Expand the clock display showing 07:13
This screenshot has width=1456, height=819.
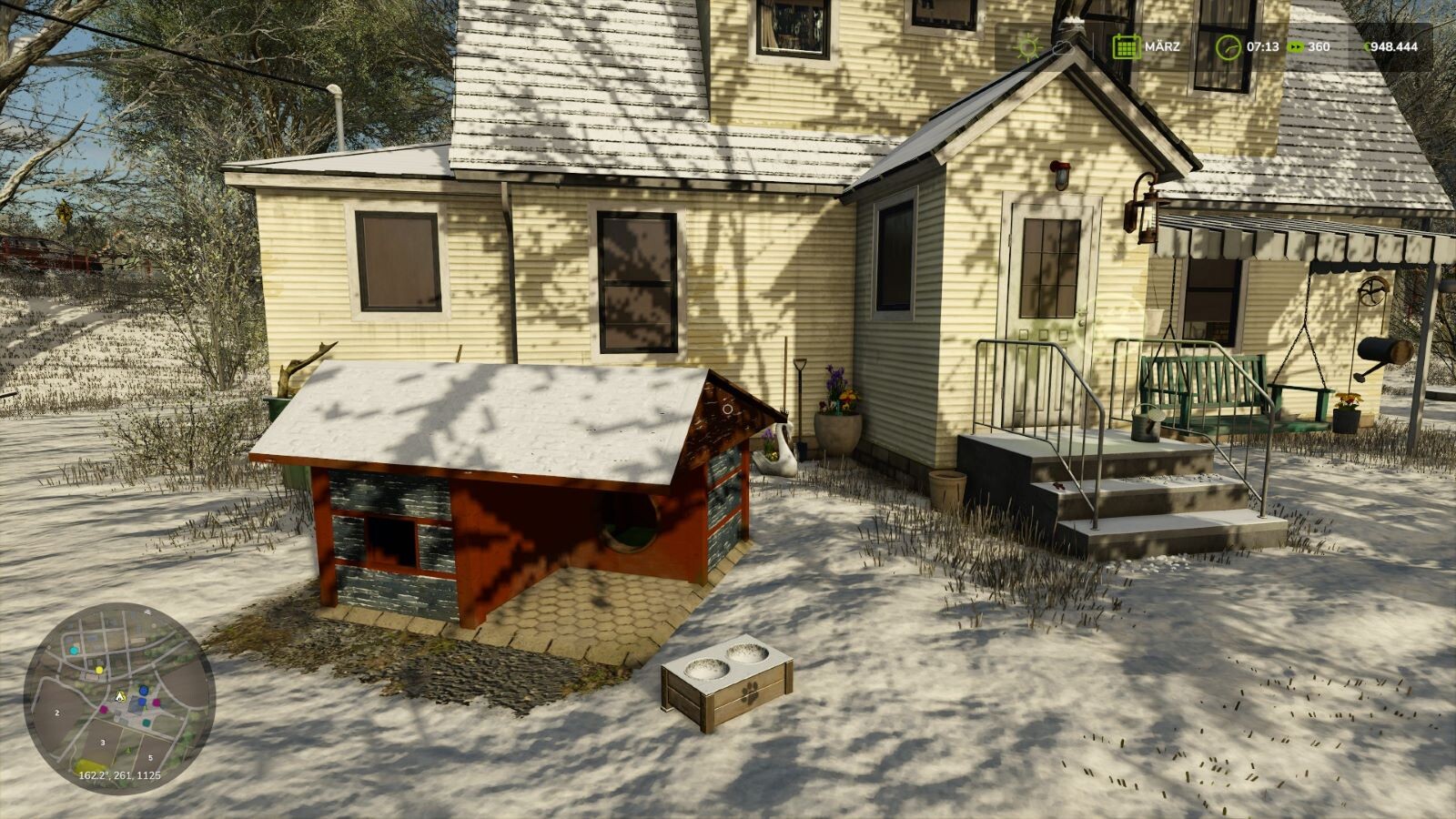pyautogui.click(x=1263, y=46)
